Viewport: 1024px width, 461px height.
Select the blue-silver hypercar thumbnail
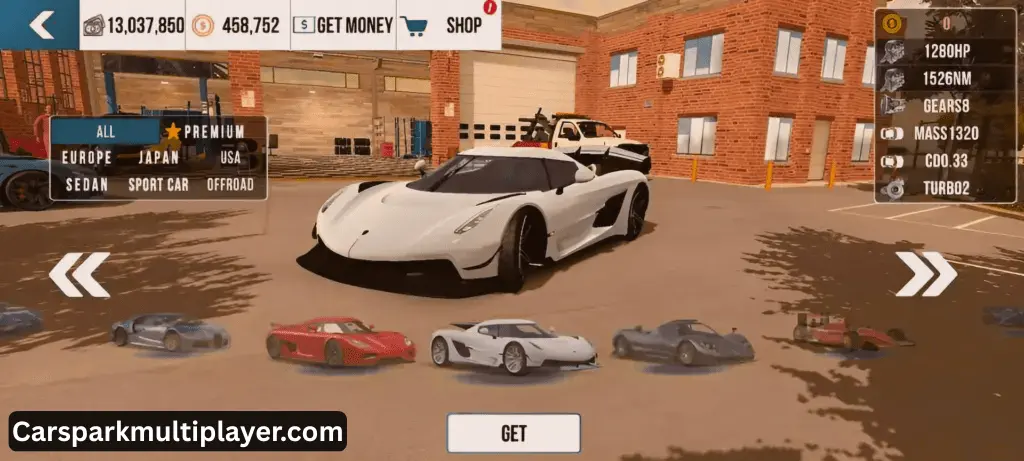pos(169,331)
